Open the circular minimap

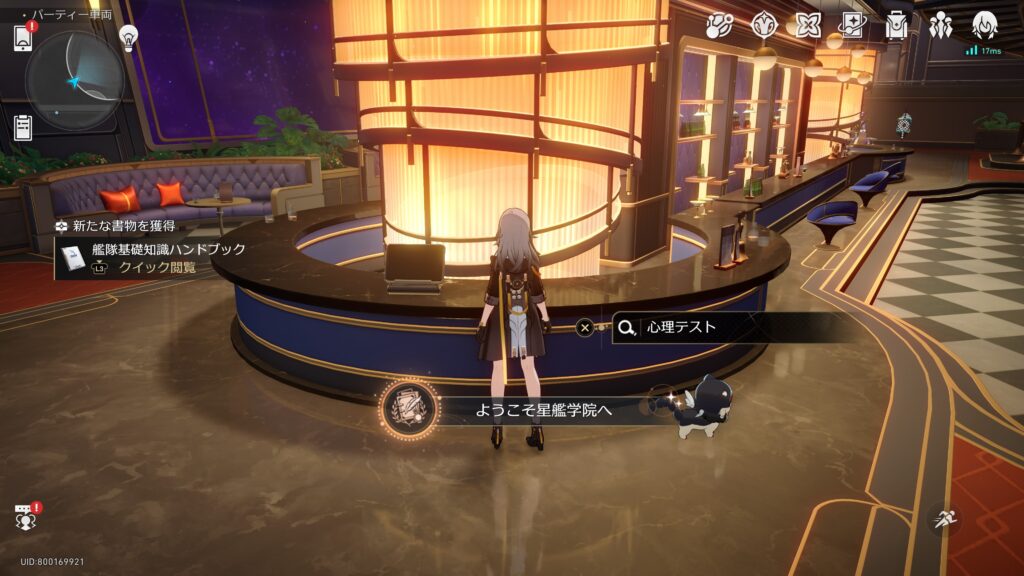[x=74, y=80]
